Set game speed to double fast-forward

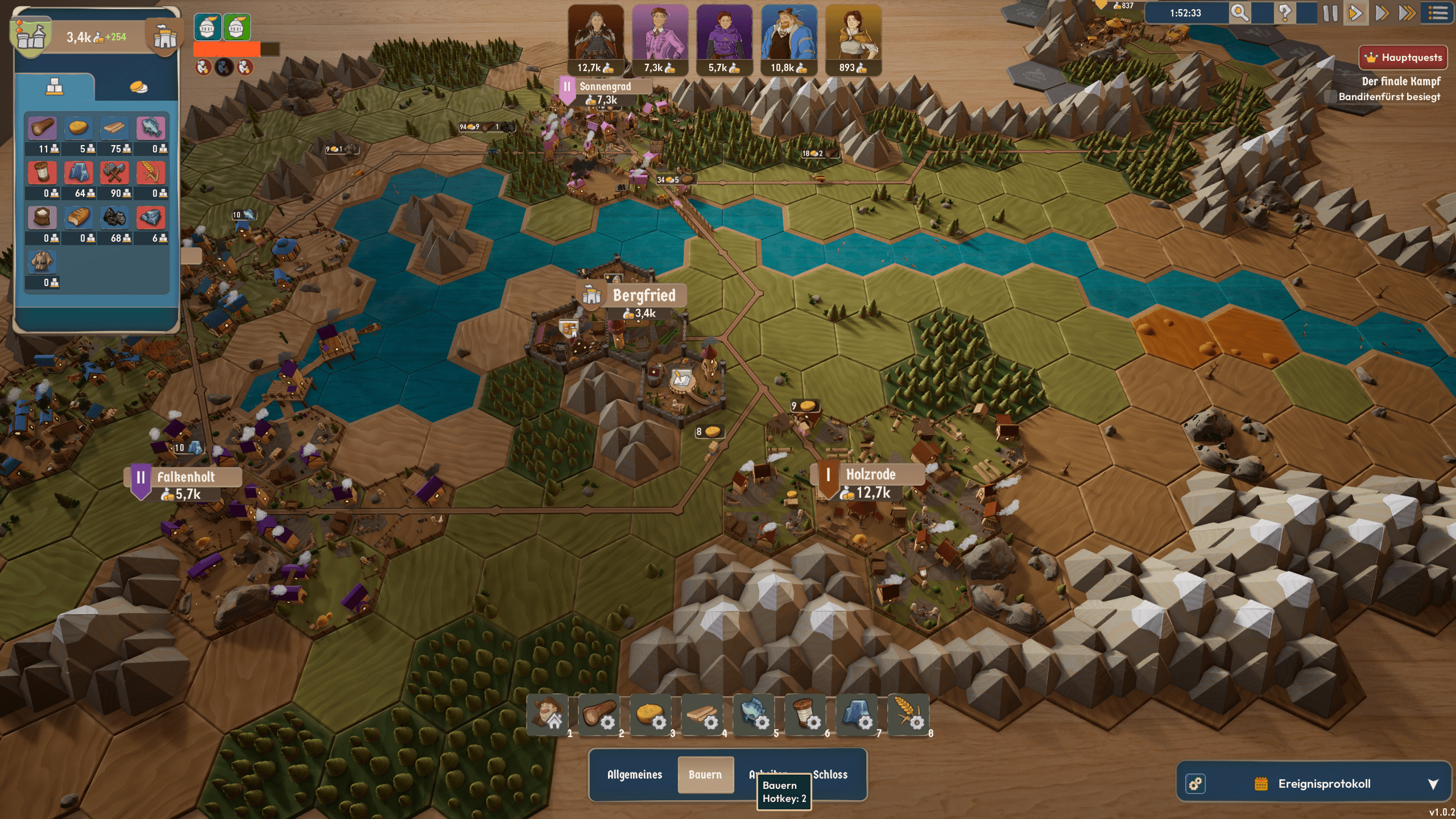(1381, 13)
